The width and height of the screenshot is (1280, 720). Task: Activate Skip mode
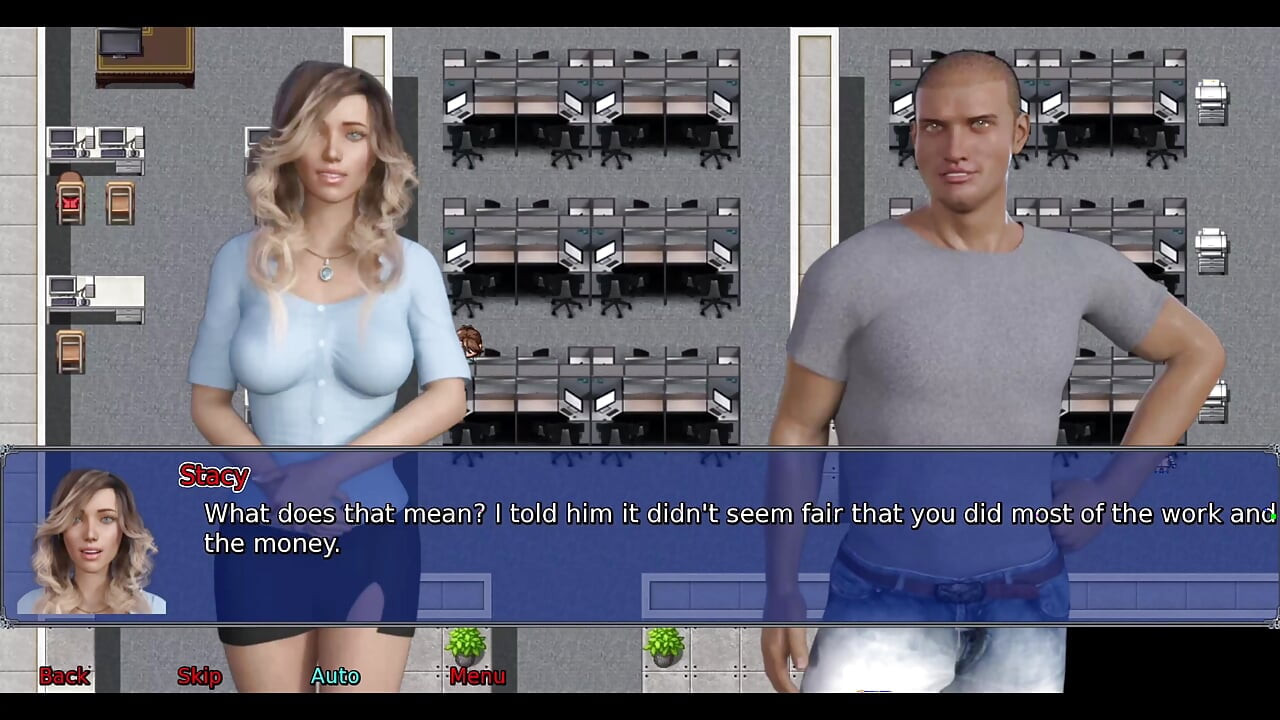point(198,676)
